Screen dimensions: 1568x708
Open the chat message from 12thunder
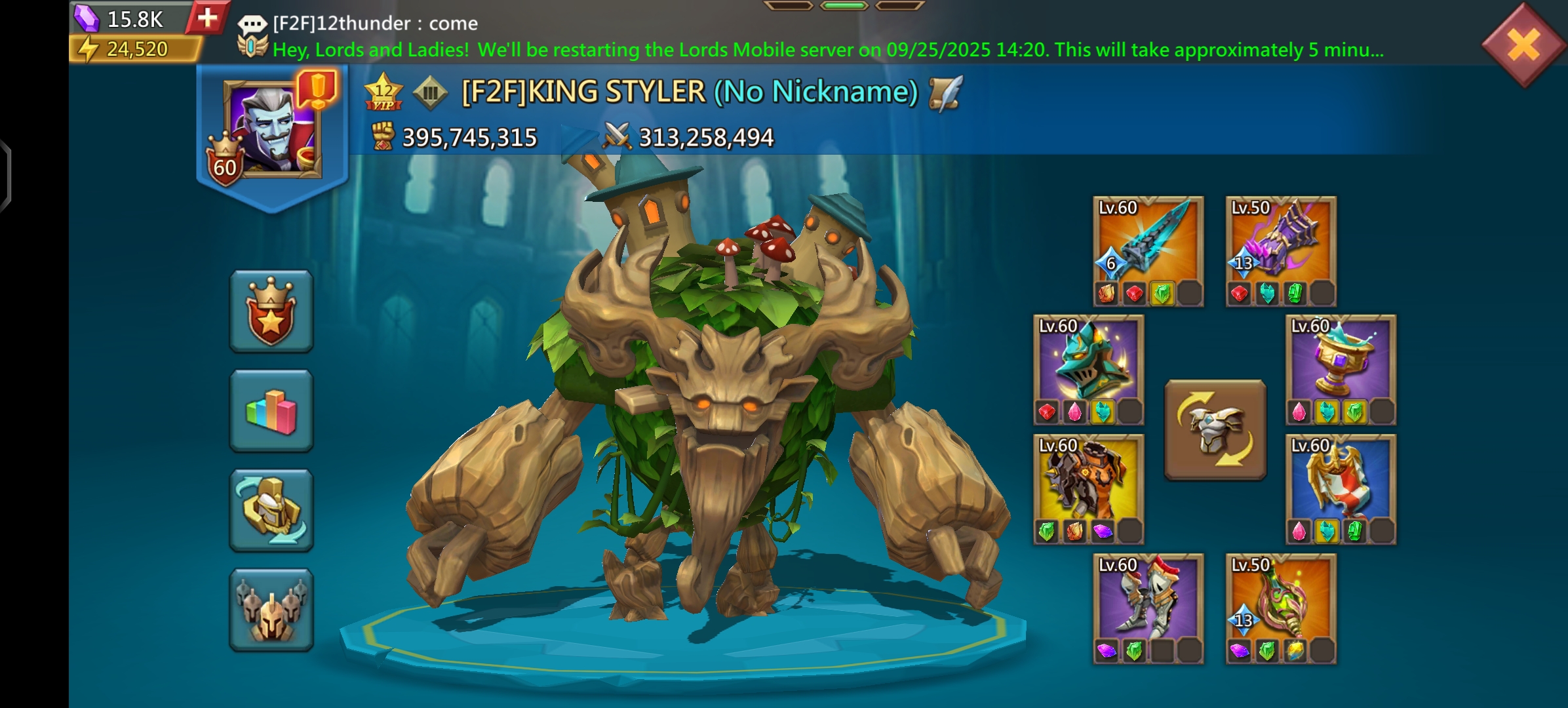point(374,24)
